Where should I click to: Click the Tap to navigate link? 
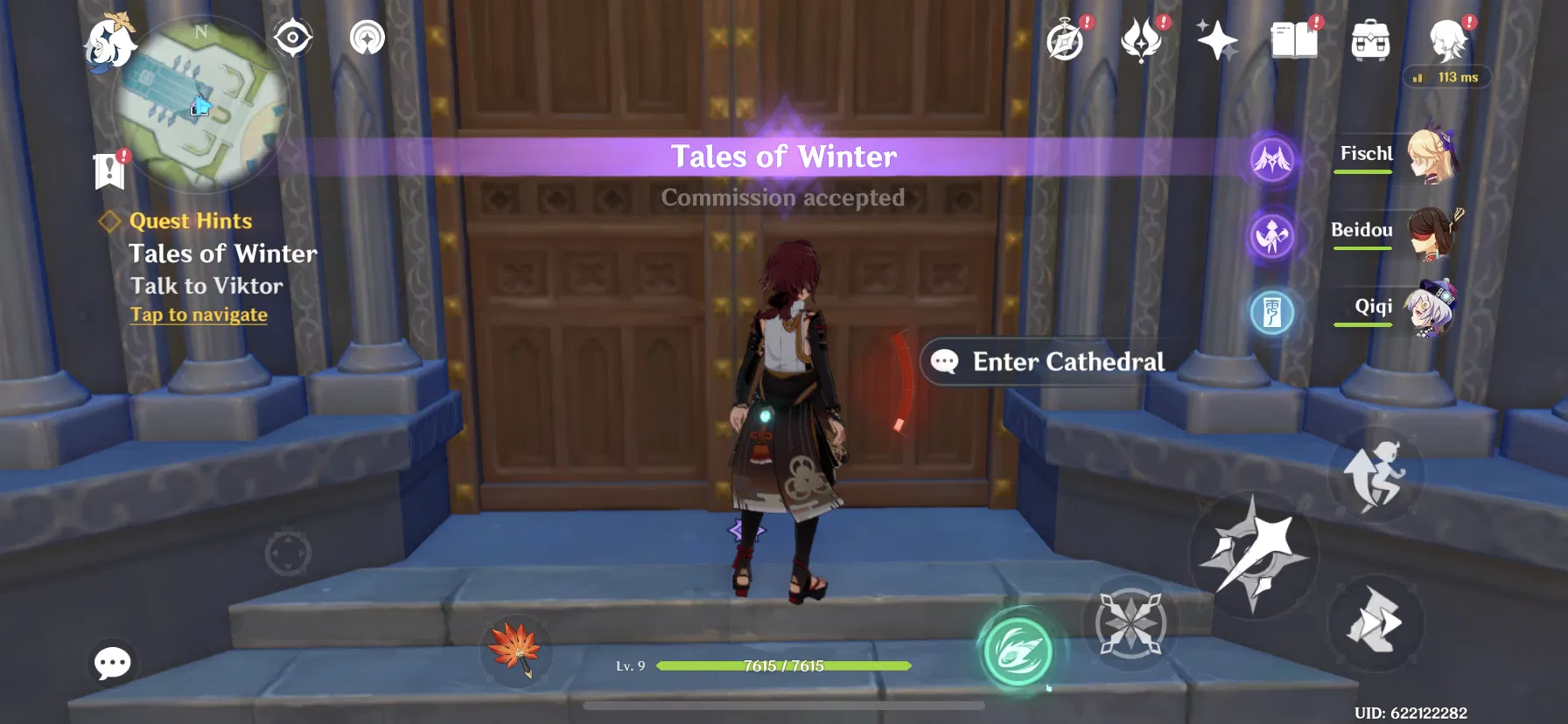click(x=198, y=314)
